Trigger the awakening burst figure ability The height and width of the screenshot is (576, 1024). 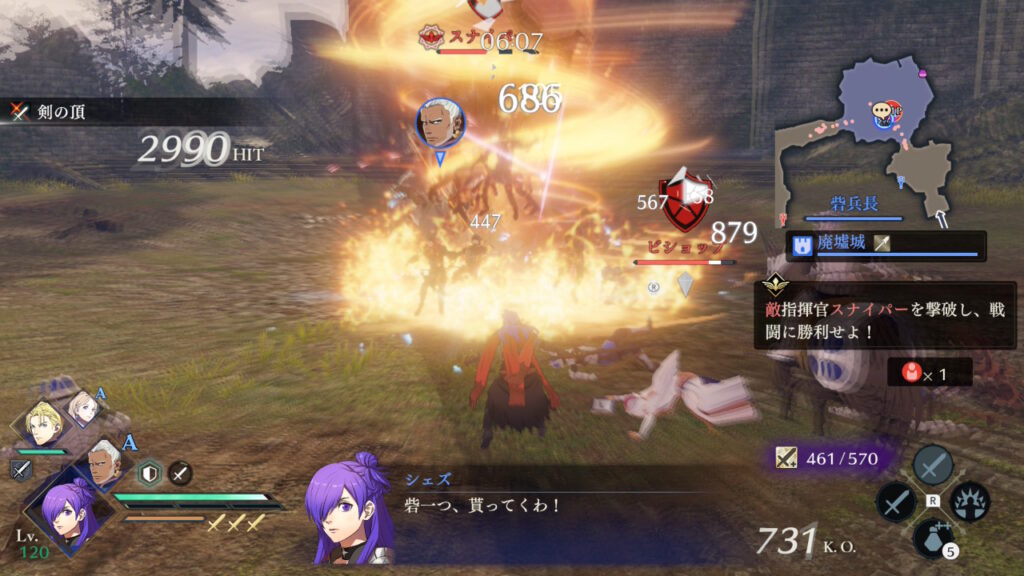point(969,502)
